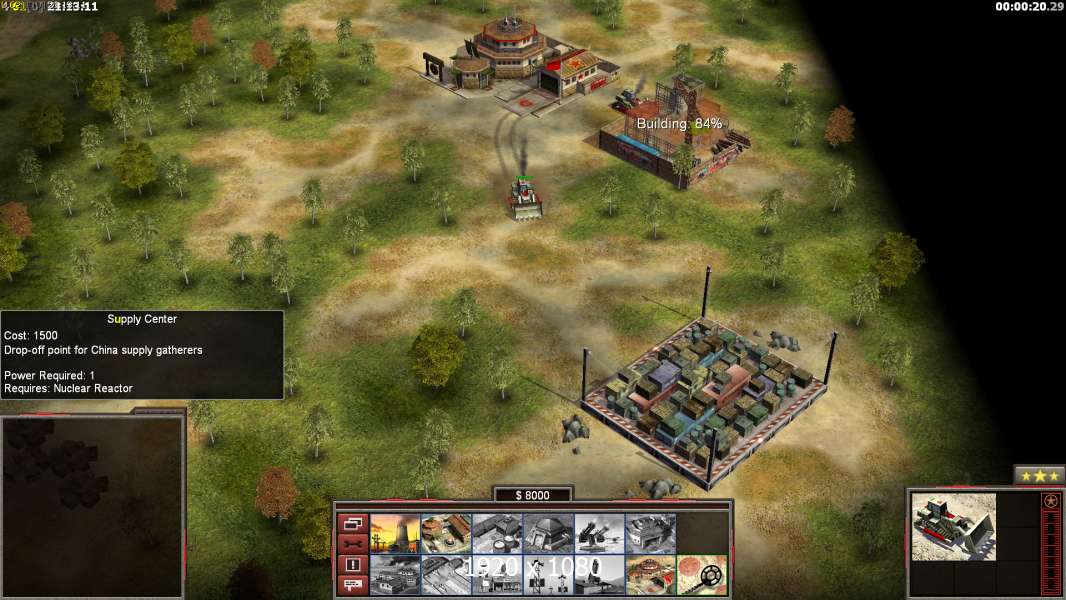The height and width of the screenshot is (600, 1066).
Task: Choose the War Factory build icon
Action: [x=650, y=533]
